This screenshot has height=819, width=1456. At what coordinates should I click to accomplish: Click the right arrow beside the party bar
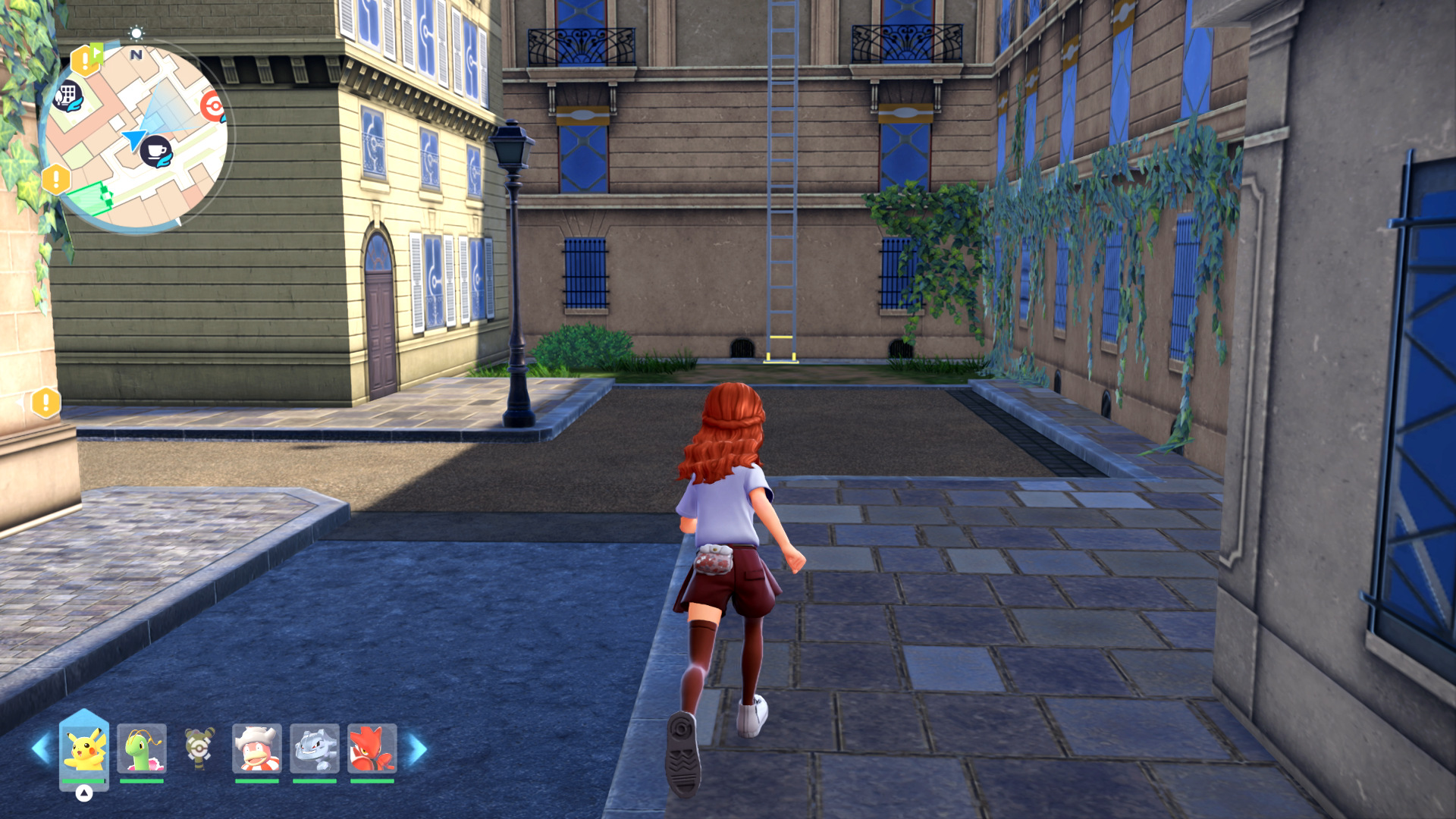417,748
